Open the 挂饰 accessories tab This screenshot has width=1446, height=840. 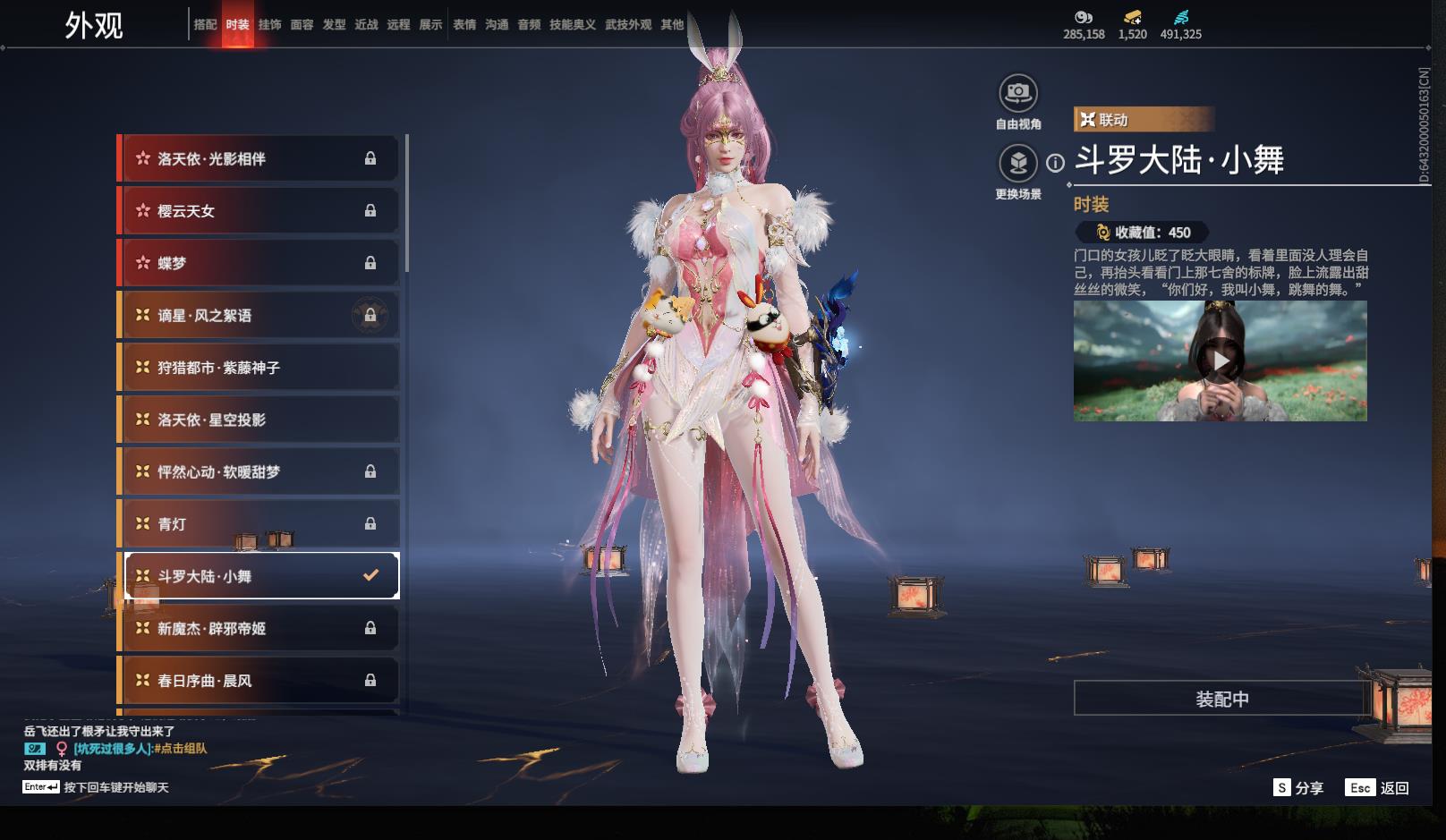(269, 25)
